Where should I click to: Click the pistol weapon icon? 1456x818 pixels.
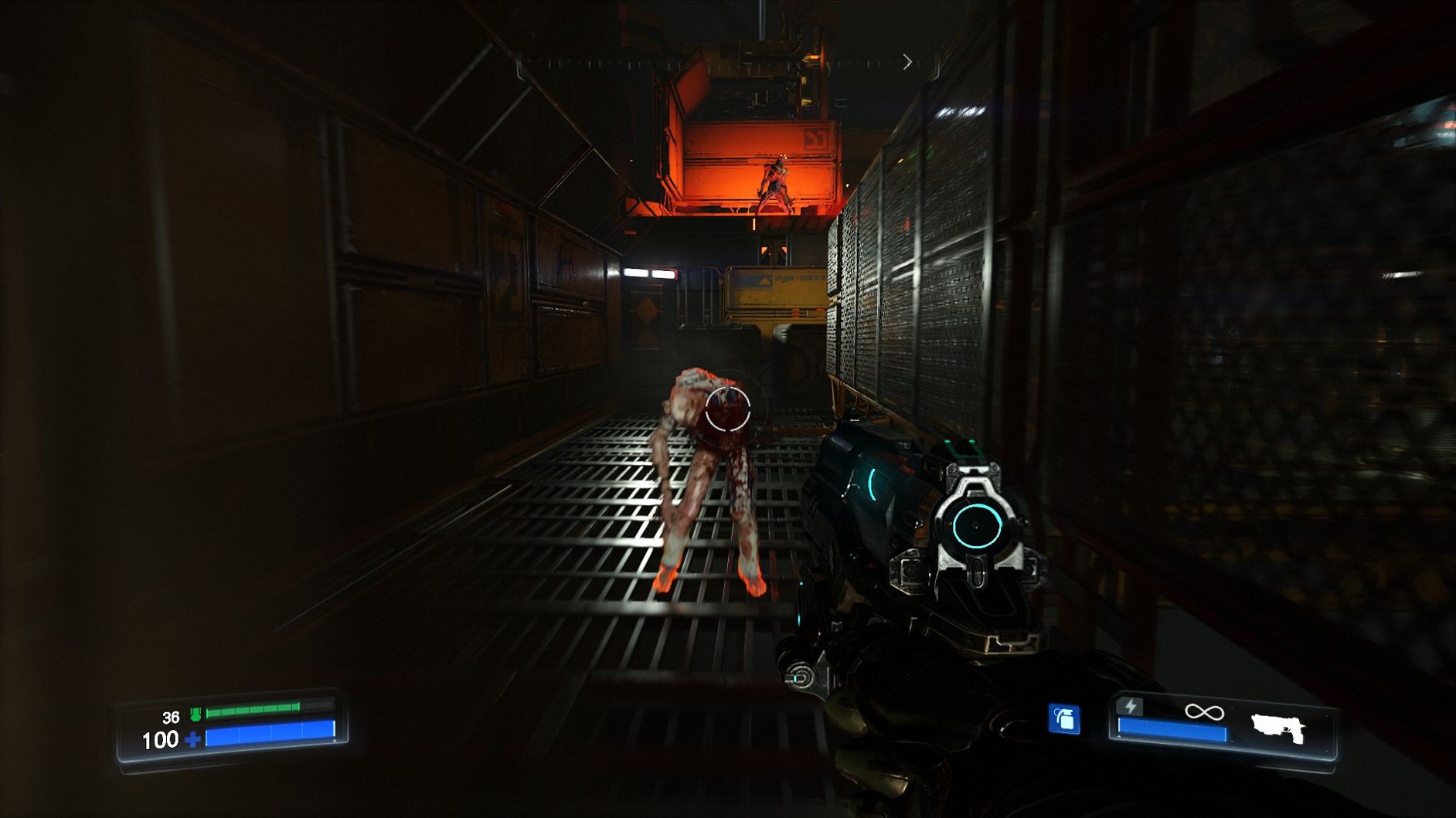tap(1278, 728)
